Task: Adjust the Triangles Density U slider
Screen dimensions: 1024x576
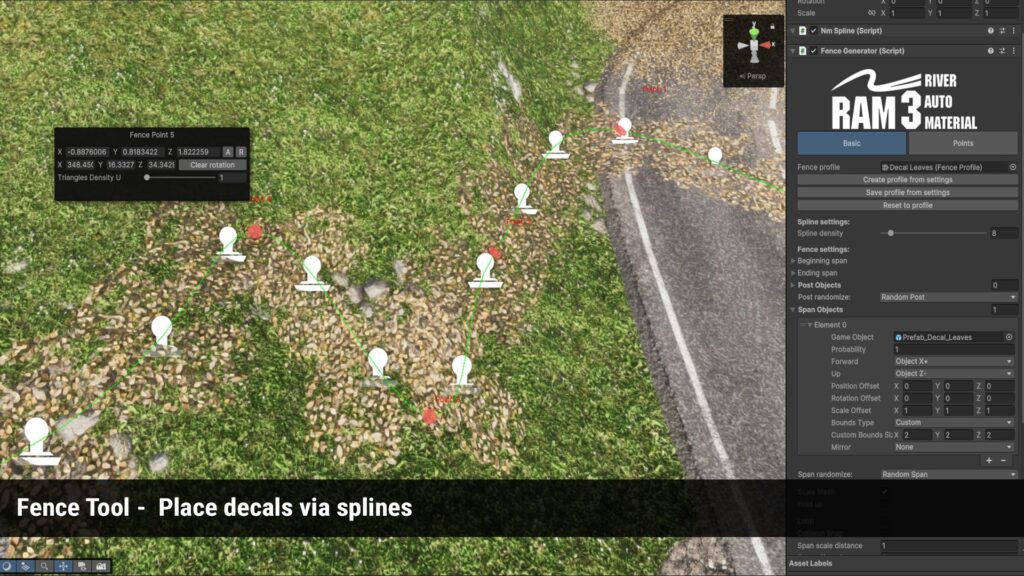Action: click(148, 178)
